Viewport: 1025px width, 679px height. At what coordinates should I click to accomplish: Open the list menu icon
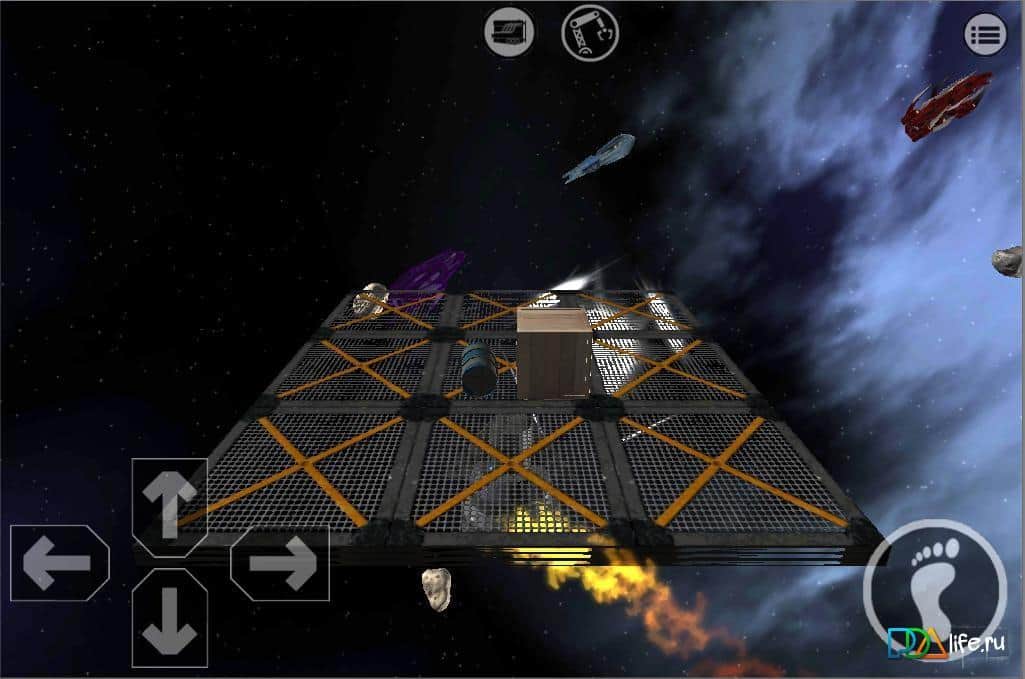(x=985, y=35)
